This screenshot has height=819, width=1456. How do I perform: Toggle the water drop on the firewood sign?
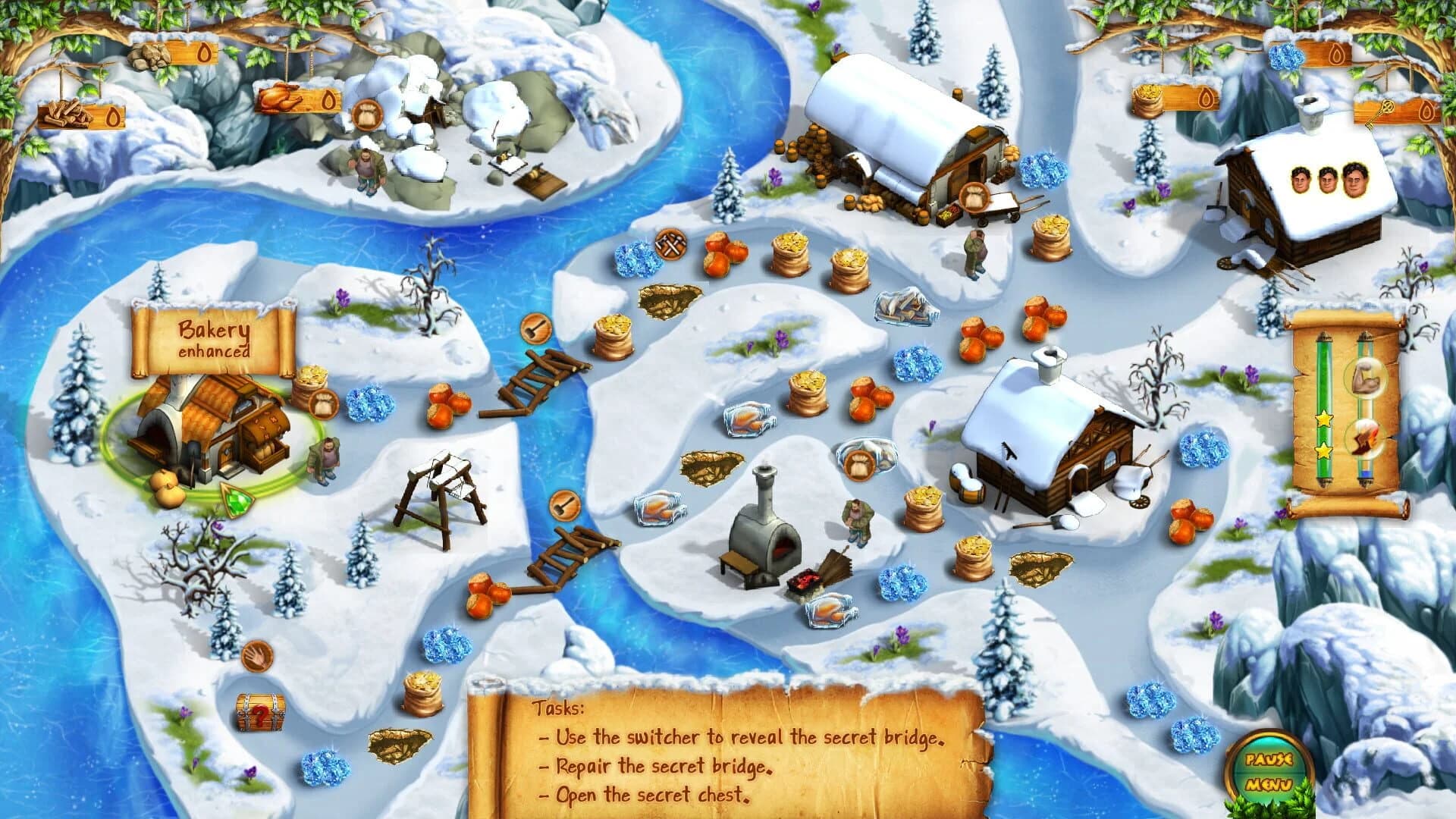(x=112, y=115)
